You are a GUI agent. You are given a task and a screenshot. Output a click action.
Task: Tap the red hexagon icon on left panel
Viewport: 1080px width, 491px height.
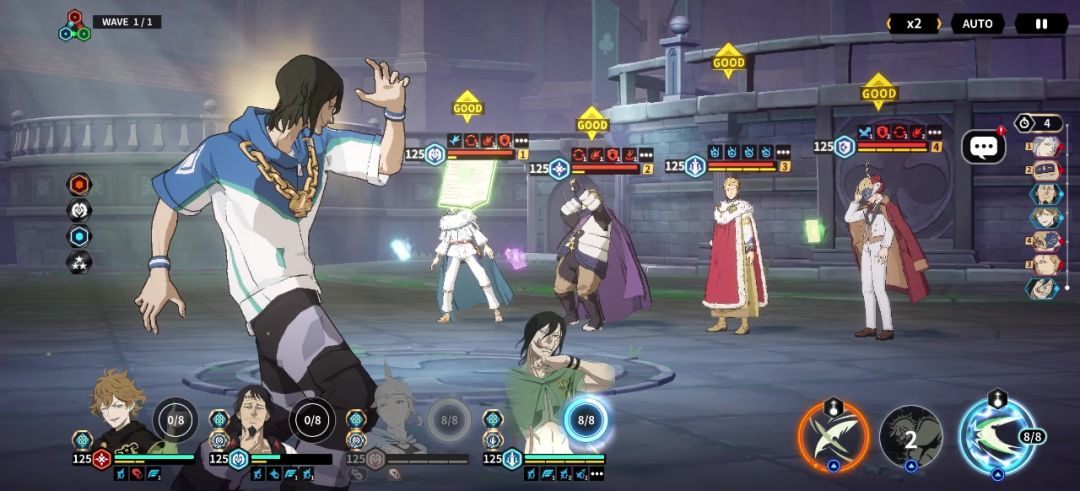(x=79, y=184)
